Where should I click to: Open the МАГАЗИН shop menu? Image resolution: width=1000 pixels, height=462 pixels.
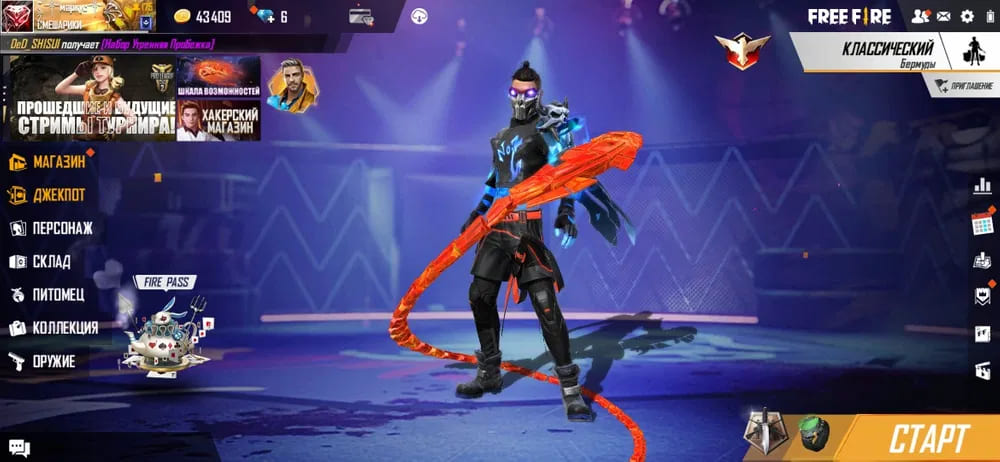coord(58,161)
